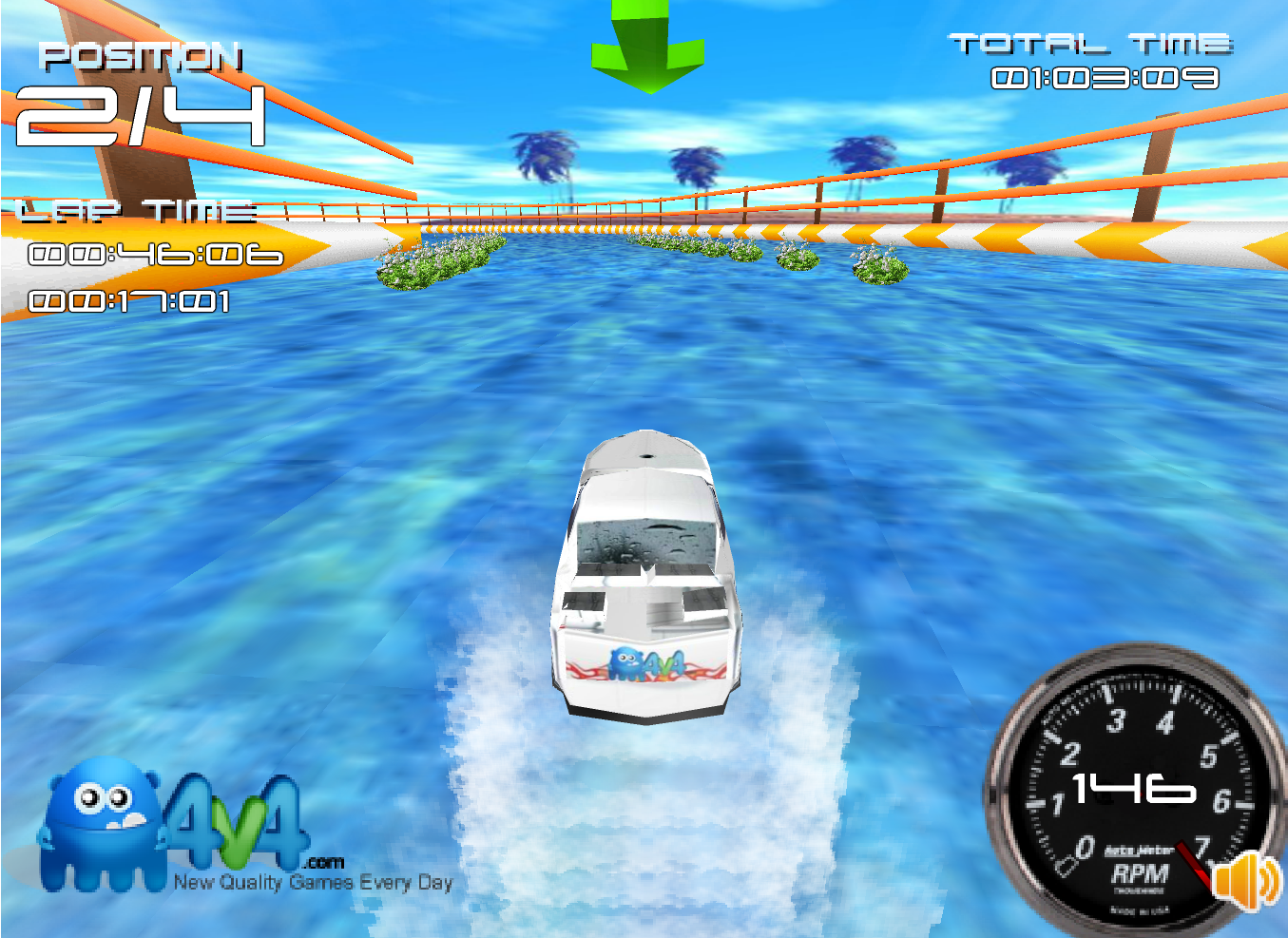Viewport: 1288px width, 938px height.
Task: Select the Position header label
Action: click(x=143, y=57)
